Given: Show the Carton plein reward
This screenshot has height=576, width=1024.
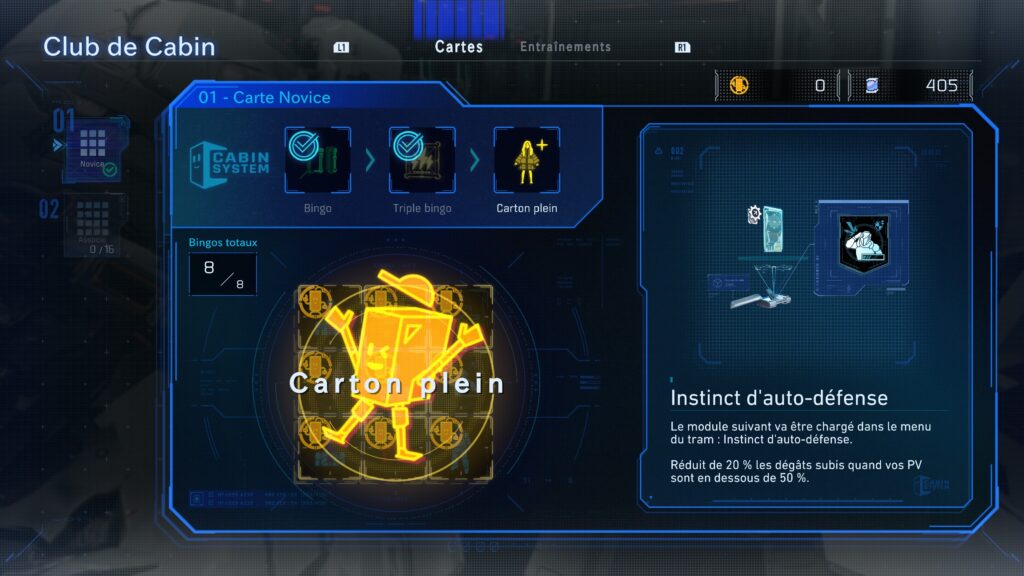Looking at the screenshot, I should tap(526, 159).
